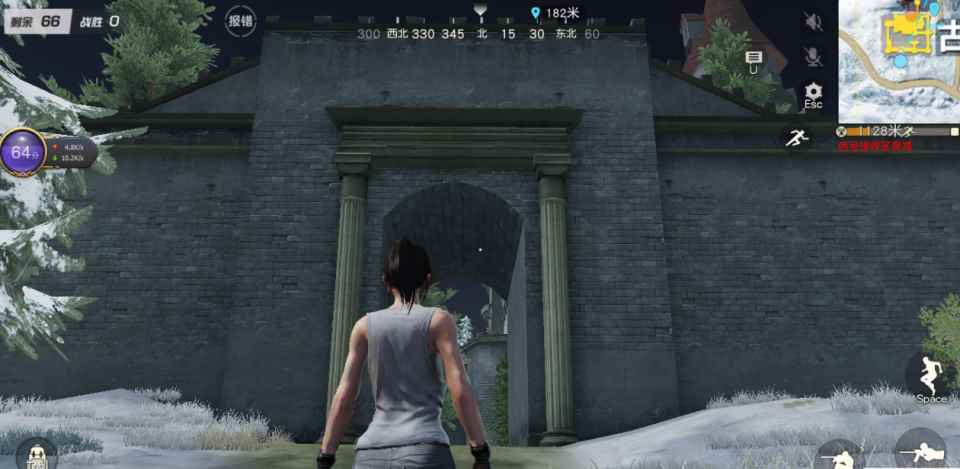Open settings via the gear icon
The height and width of the screenshot is (469, 960).
(x=813, y=92)
